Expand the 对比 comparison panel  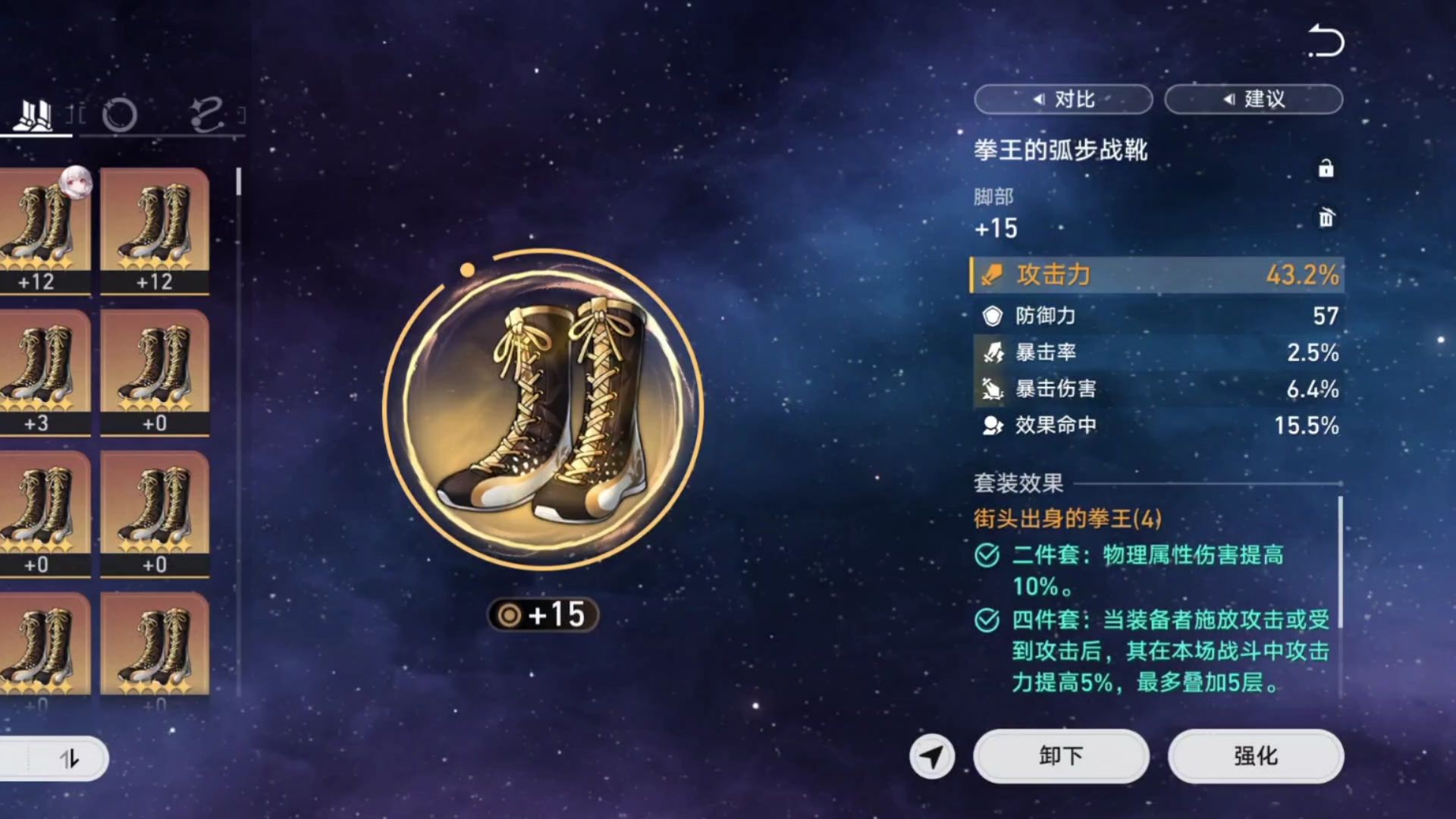click(1063, 99)
